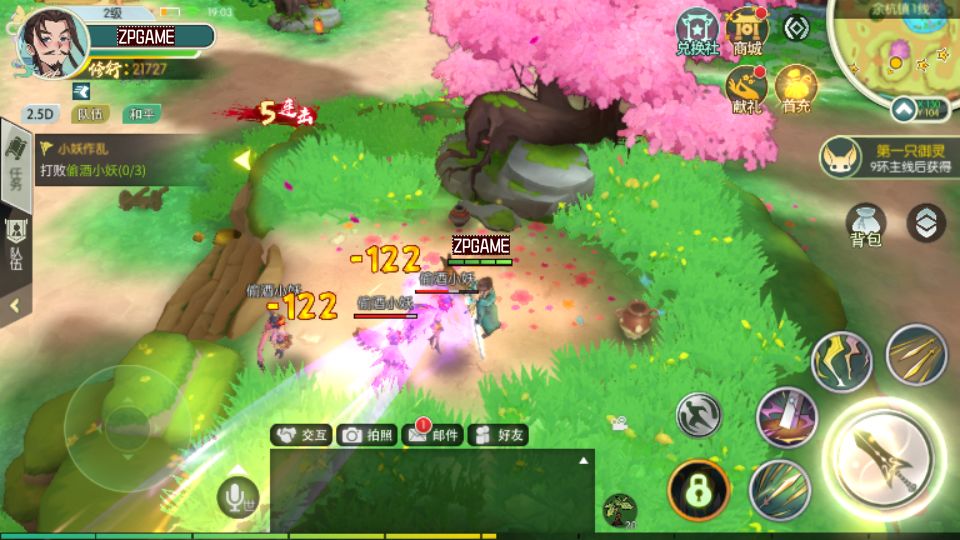Open the 兑换社 exchange icon
Image resolution: width=960 pixels, height=540 pixels.
[697, 31]
